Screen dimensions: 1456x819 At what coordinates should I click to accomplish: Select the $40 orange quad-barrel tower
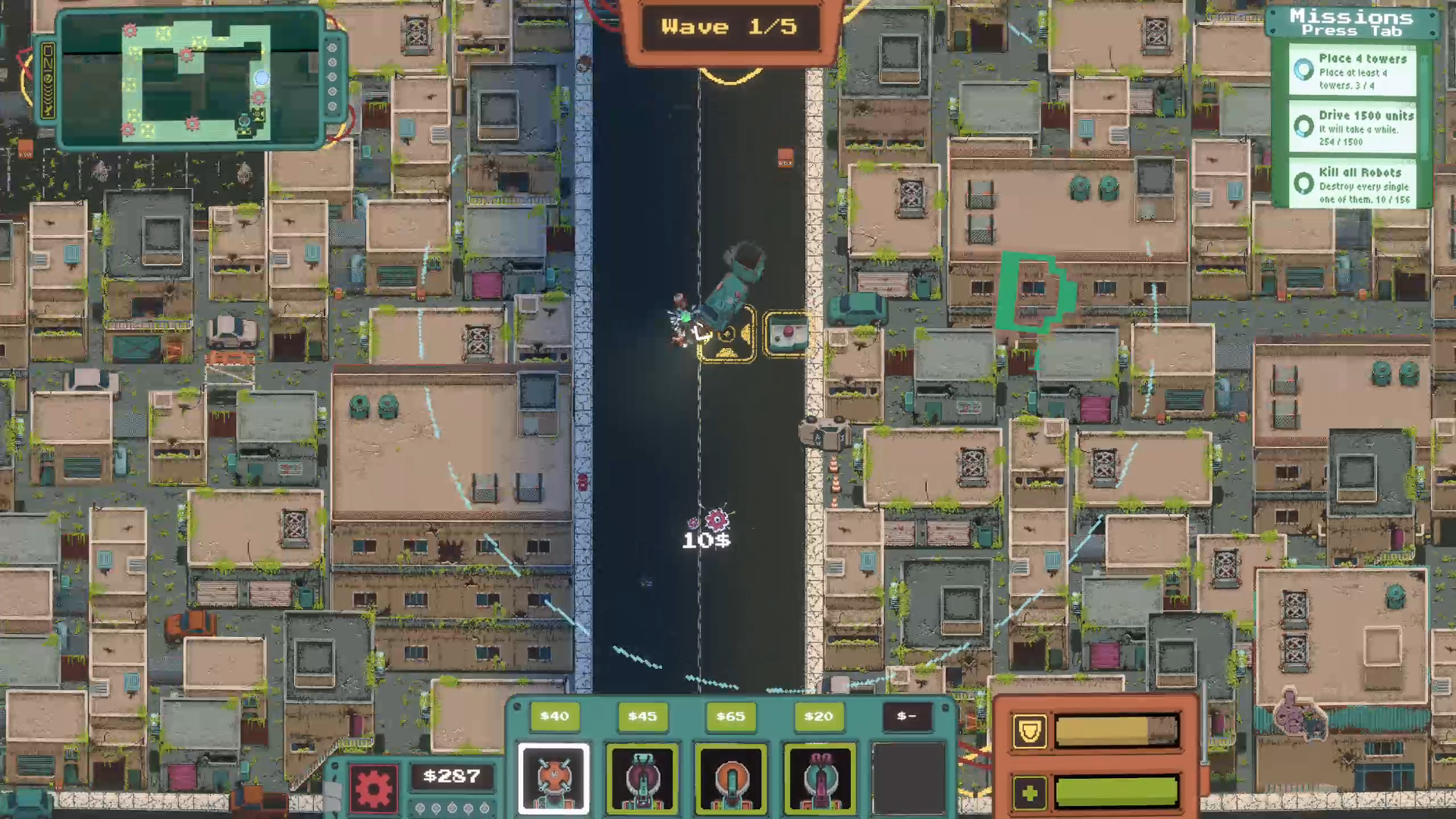[x=554, y=778]
